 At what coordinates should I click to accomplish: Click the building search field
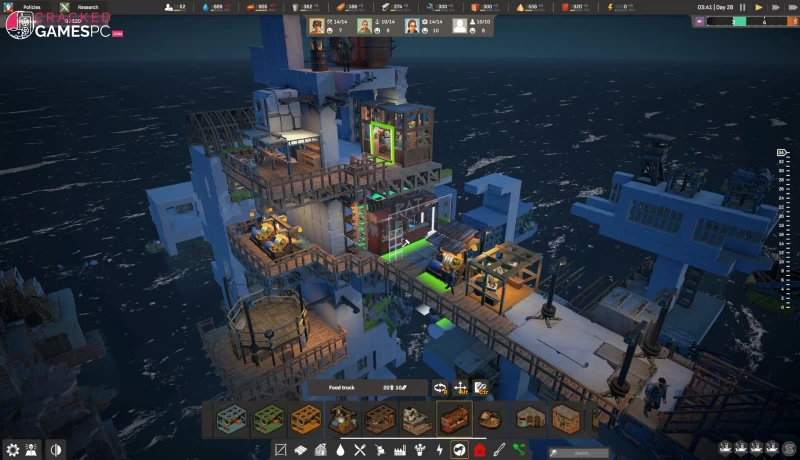tap(579, 451)
